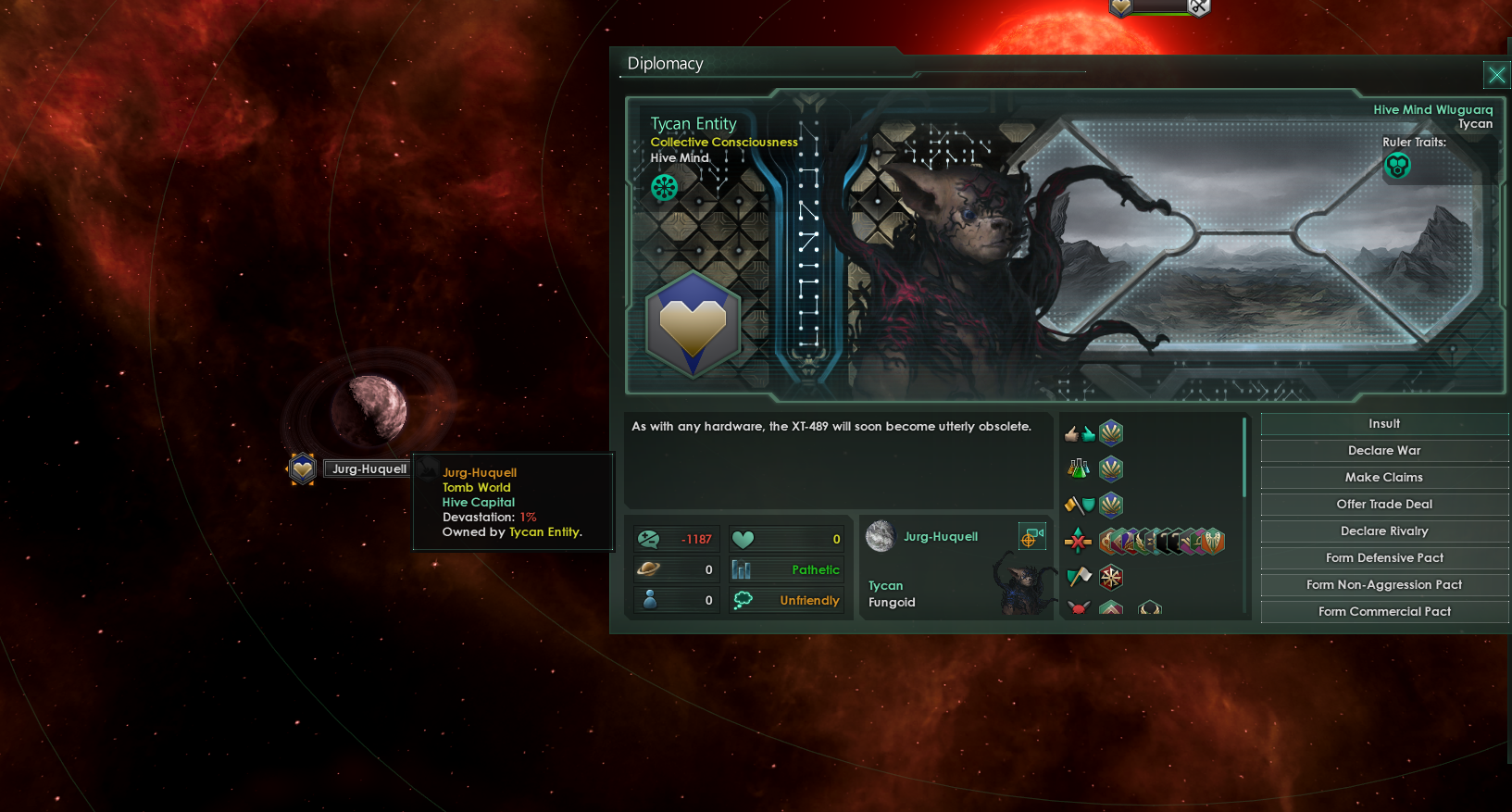Click the relative power icon labeled Pathetic
1512x812 pixels.
coord(739,569)
